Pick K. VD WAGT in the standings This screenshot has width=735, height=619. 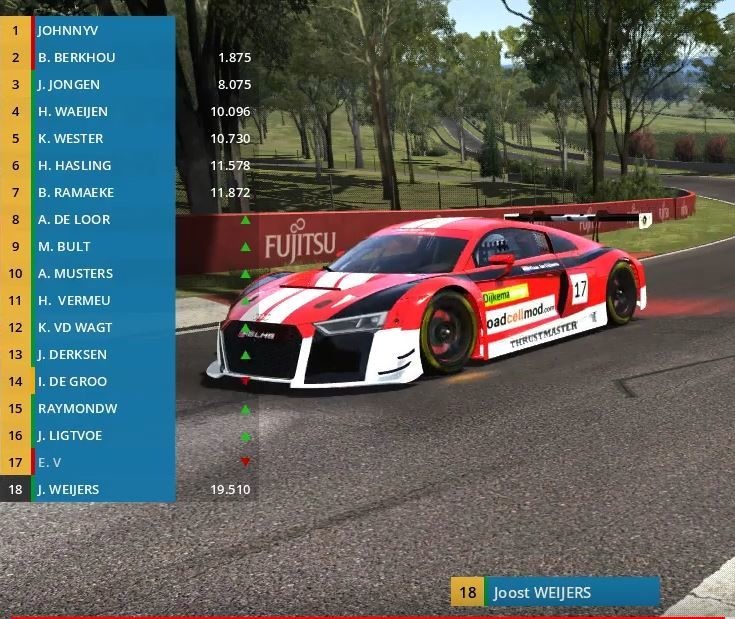100,327
